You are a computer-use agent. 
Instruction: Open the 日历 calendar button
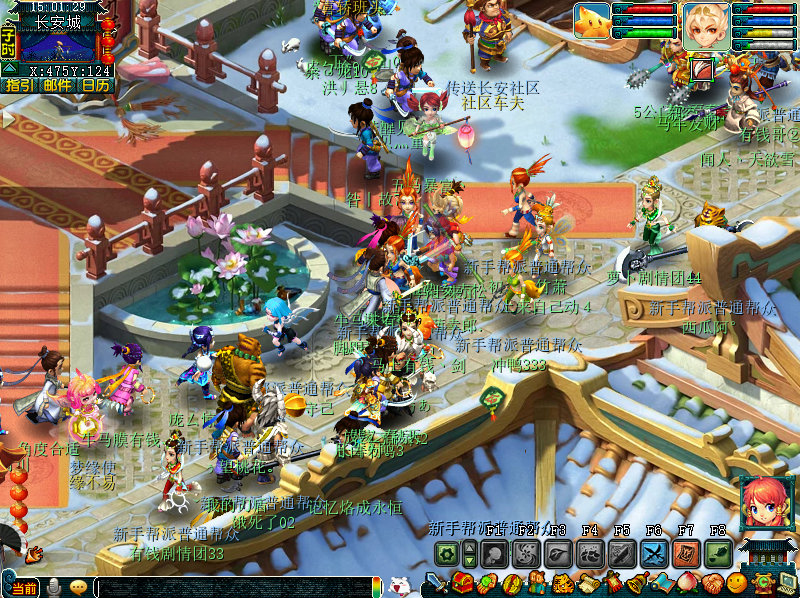coord(96,86)
